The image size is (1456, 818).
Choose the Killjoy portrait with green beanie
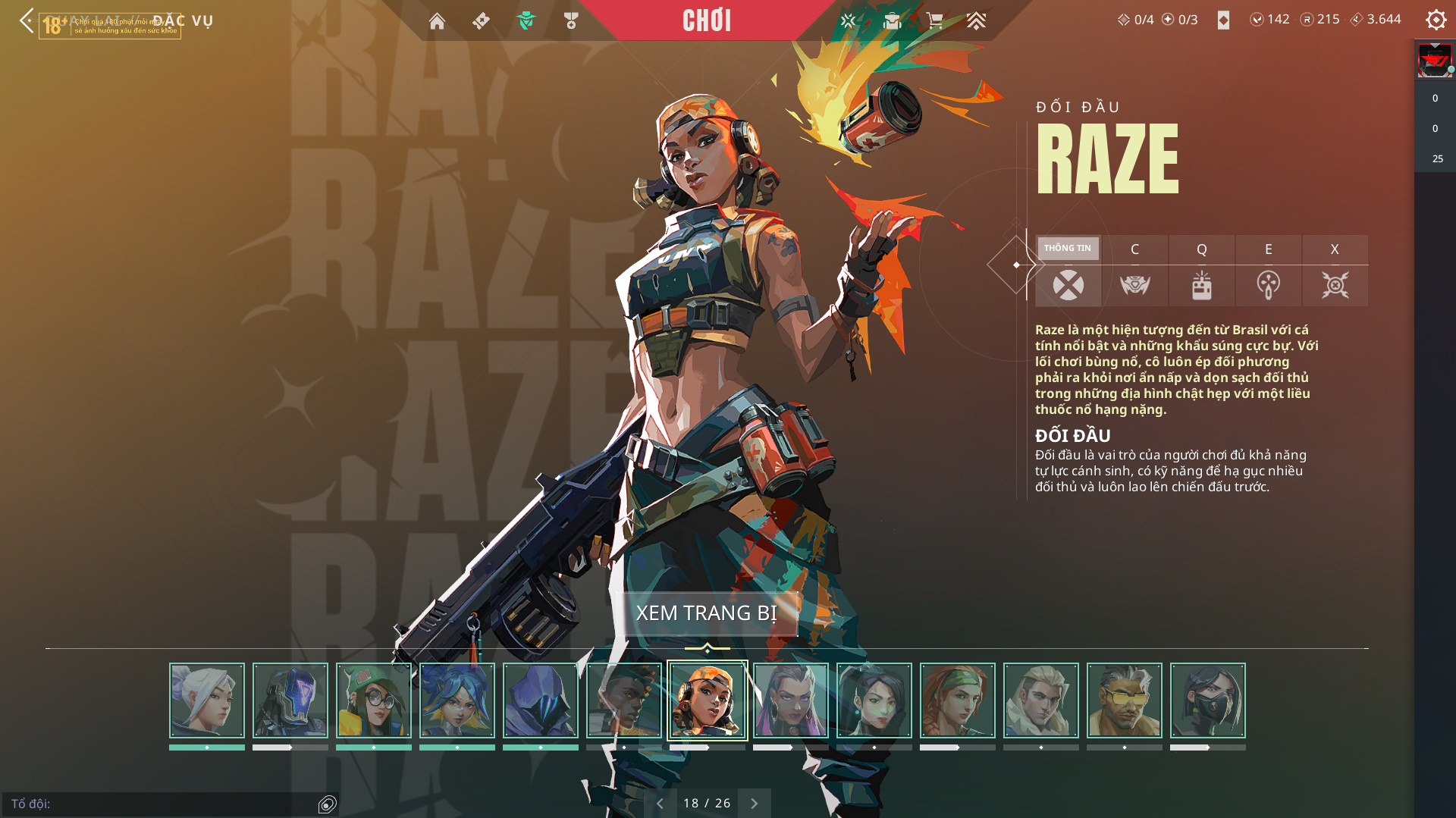[374, 700]
